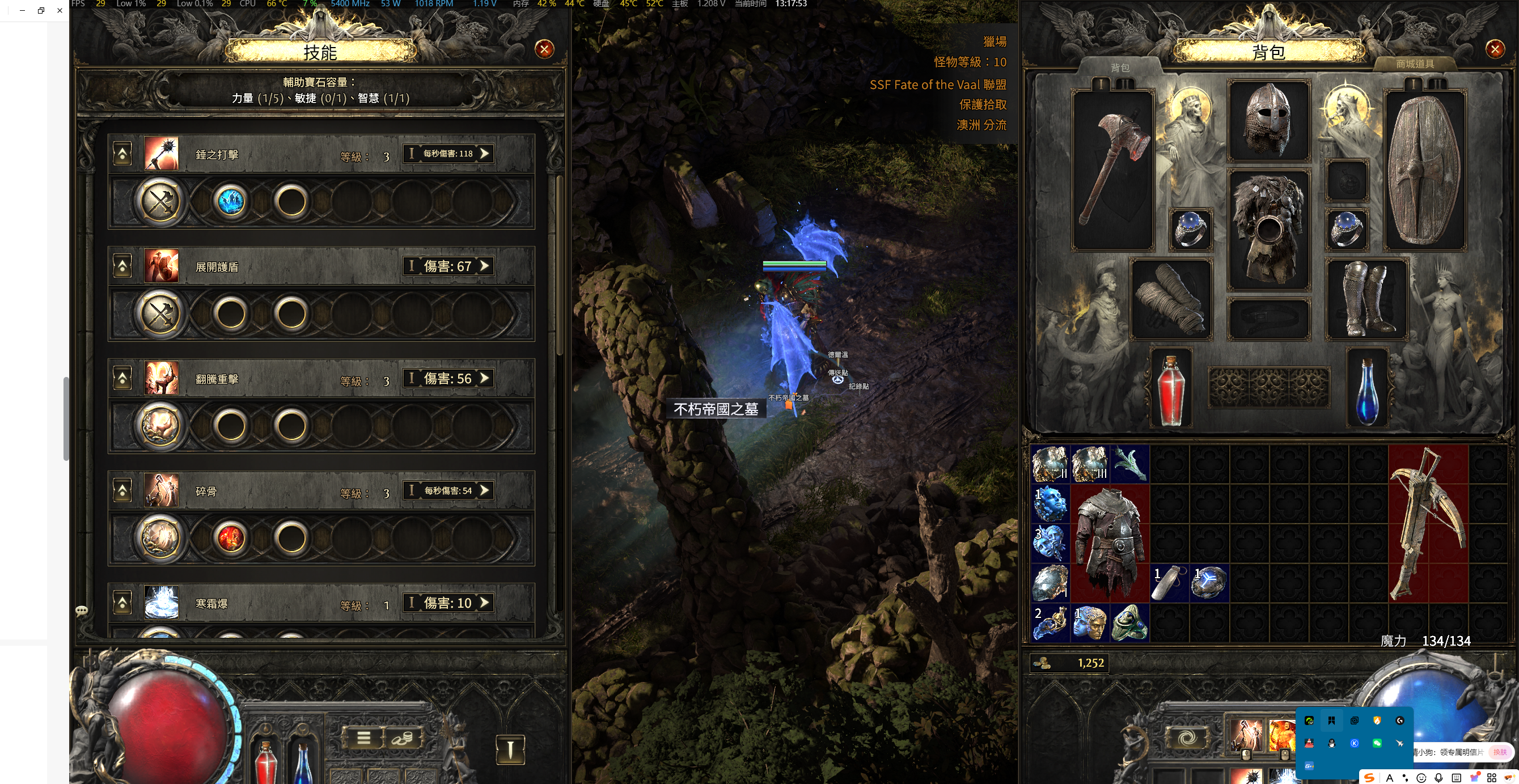Pick the crossbow in the backpack
This screenshot has width=1519, height=784.
(1427, 523)
